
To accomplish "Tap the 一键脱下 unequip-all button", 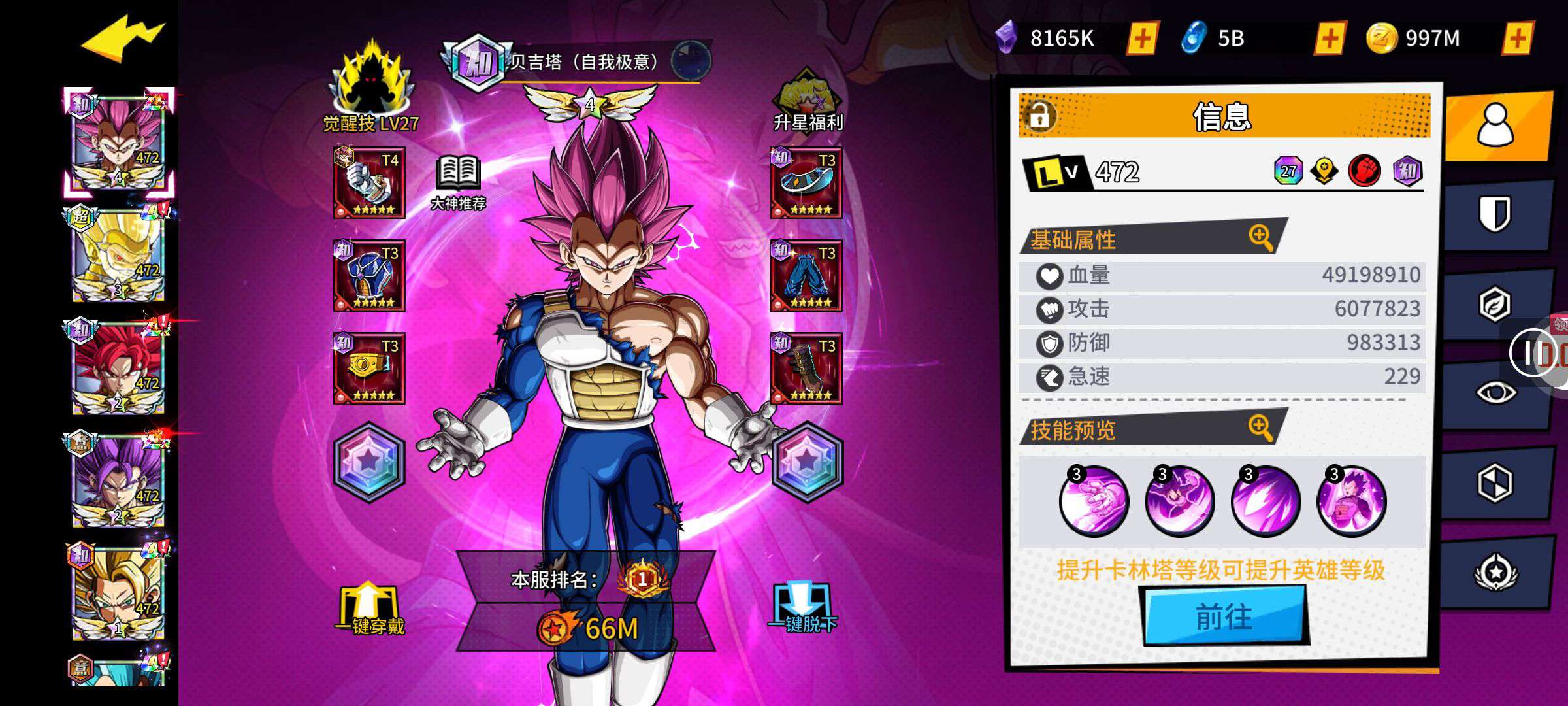I will [x=802, y=609].
